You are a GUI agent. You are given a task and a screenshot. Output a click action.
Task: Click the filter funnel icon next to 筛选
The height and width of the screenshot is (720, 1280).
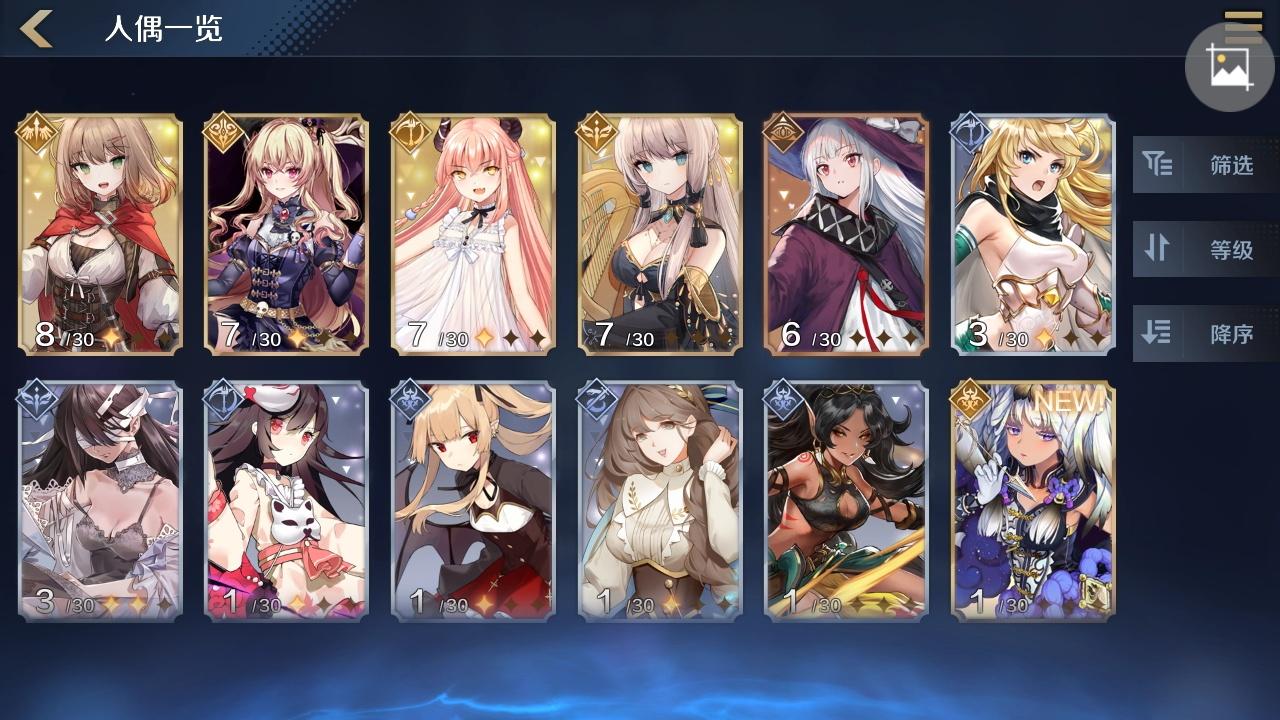(x=1158, y=166)
